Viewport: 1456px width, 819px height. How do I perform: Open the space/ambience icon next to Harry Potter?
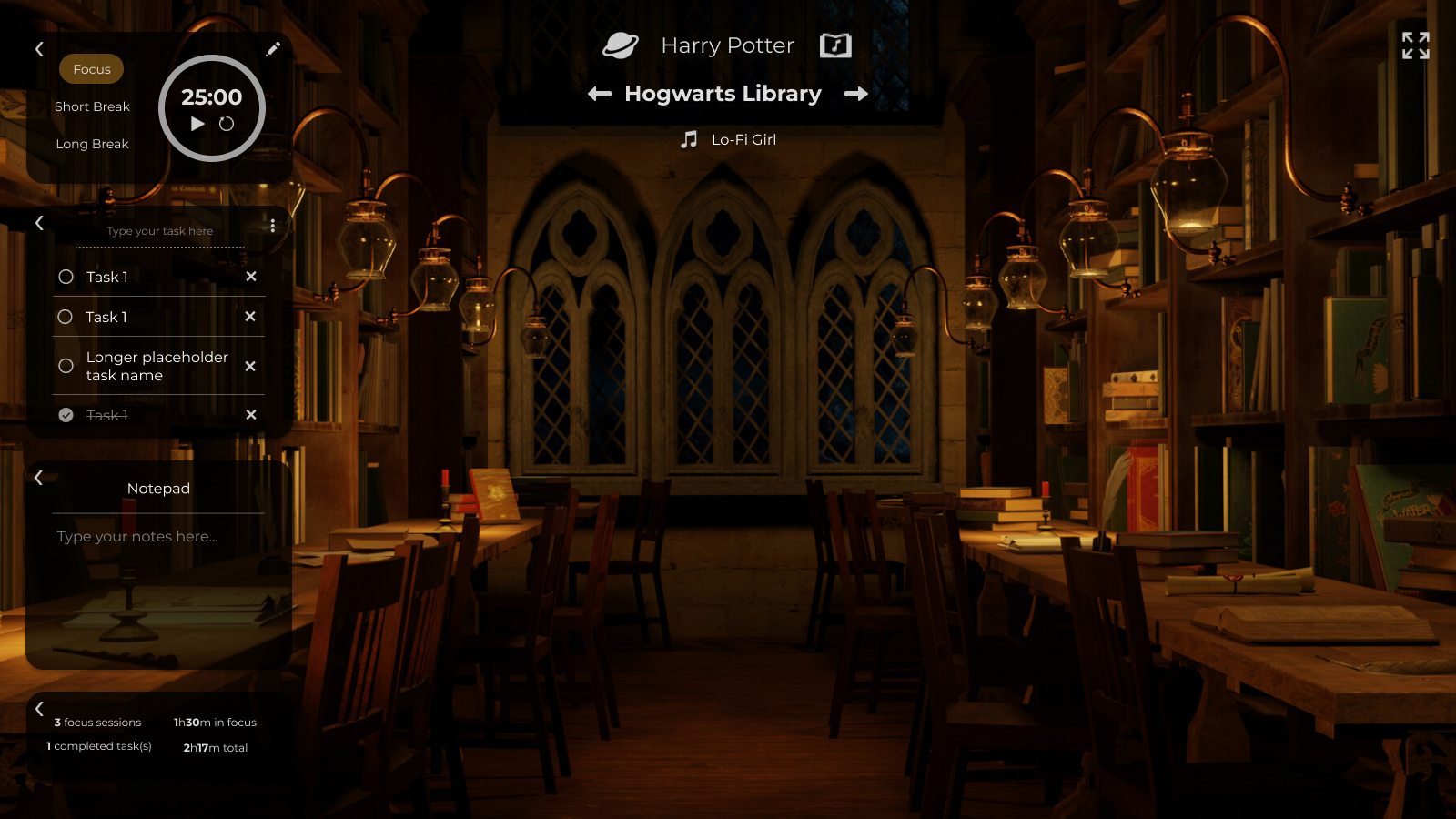622,45
